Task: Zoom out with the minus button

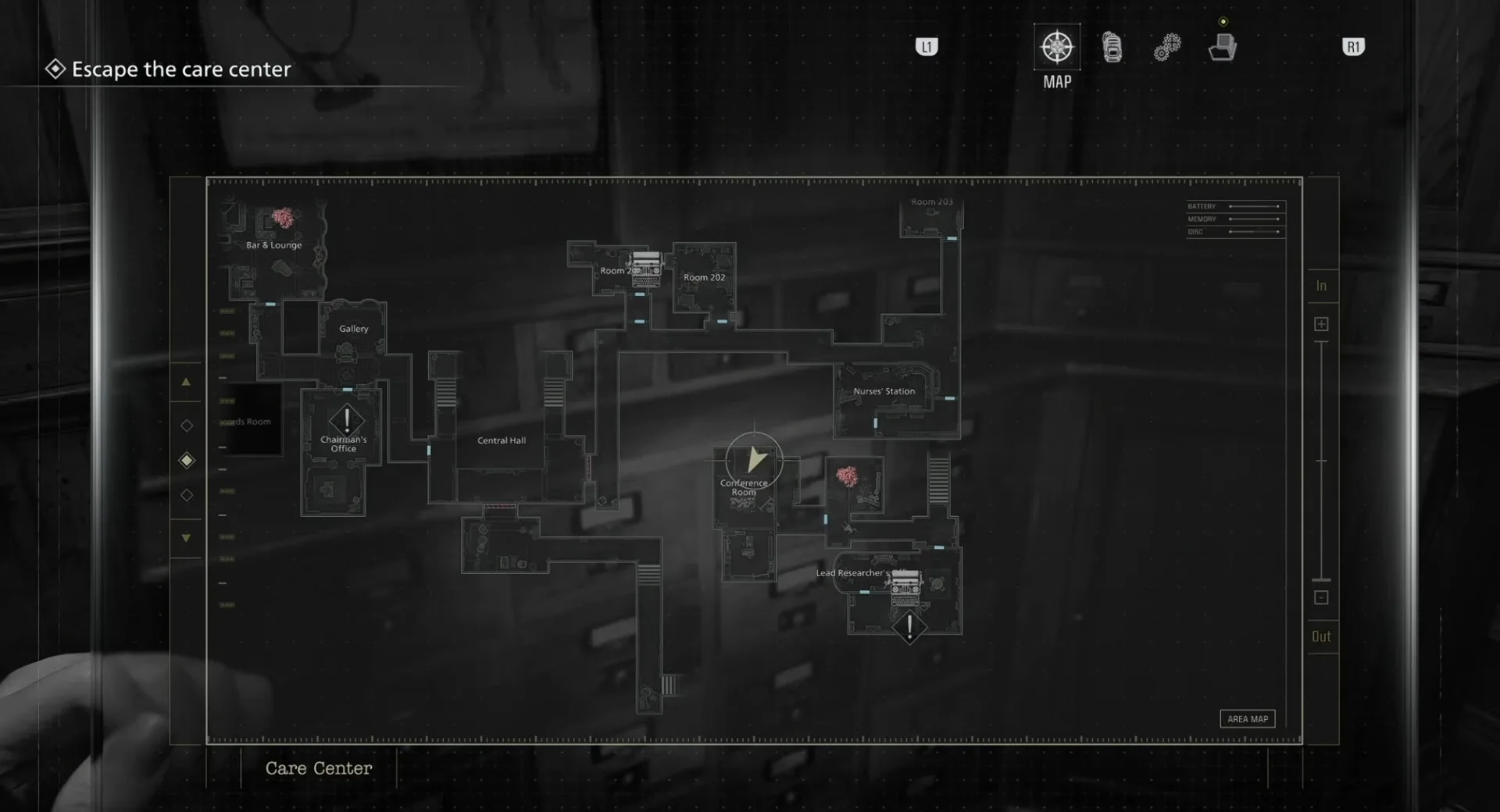Action: click(x=1321, y=597)
